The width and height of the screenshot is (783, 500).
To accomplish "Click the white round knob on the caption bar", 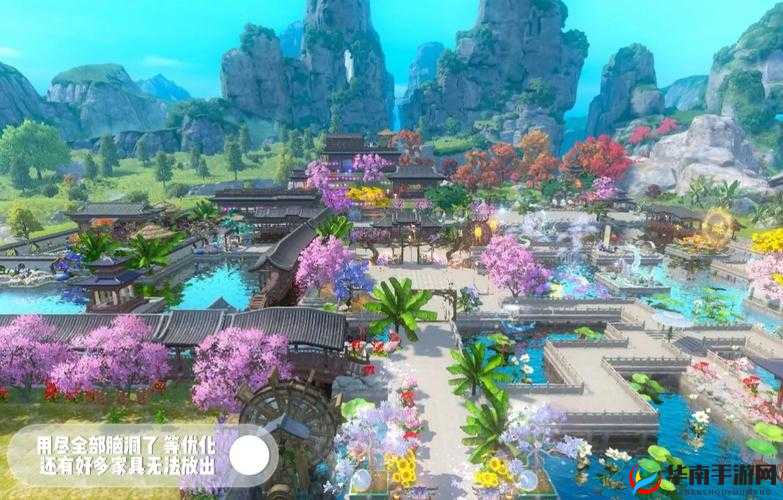I will [x=249, y=457].
